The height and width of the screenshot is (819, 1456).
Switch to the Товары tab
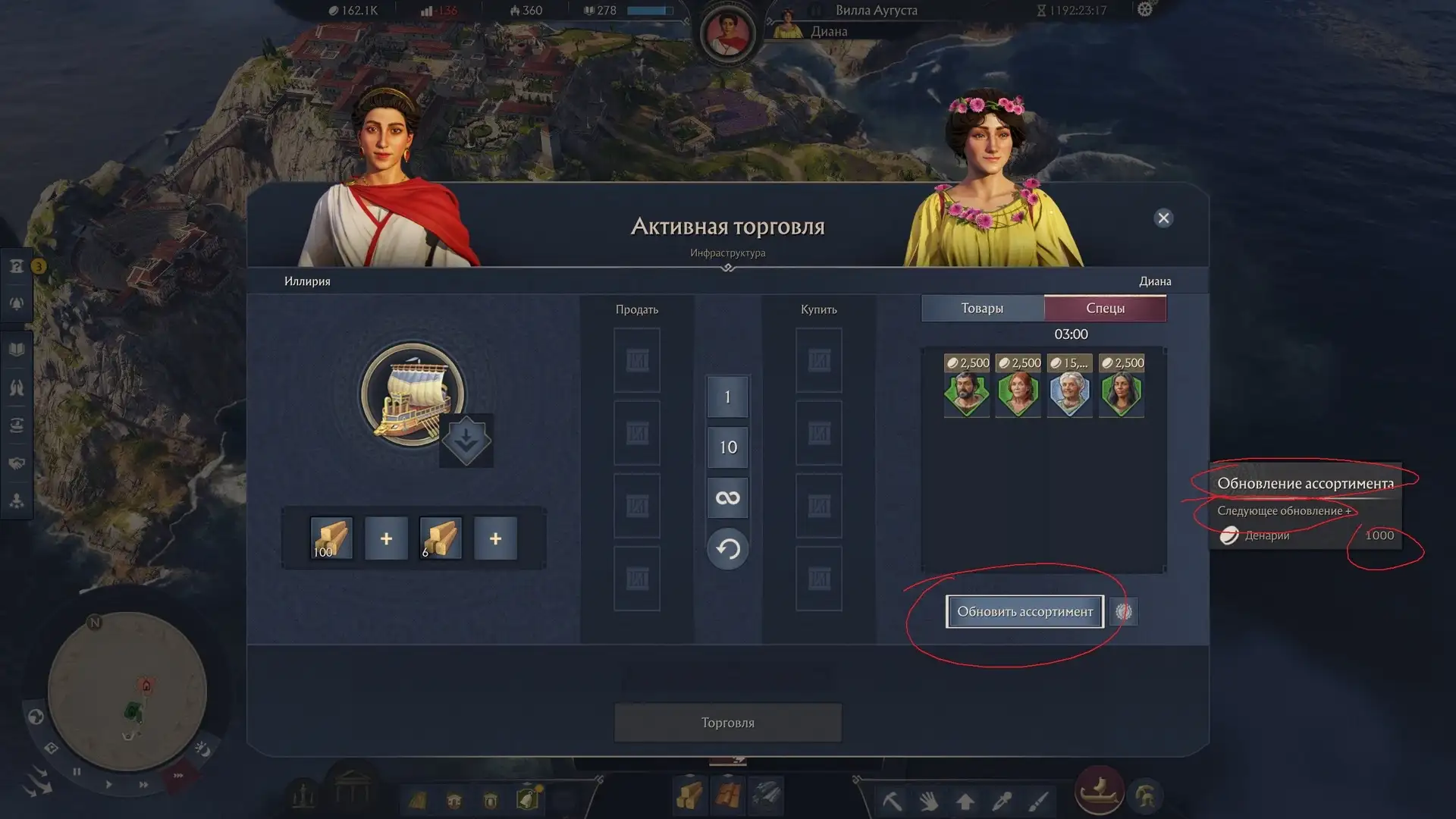[x=982, y=308]
